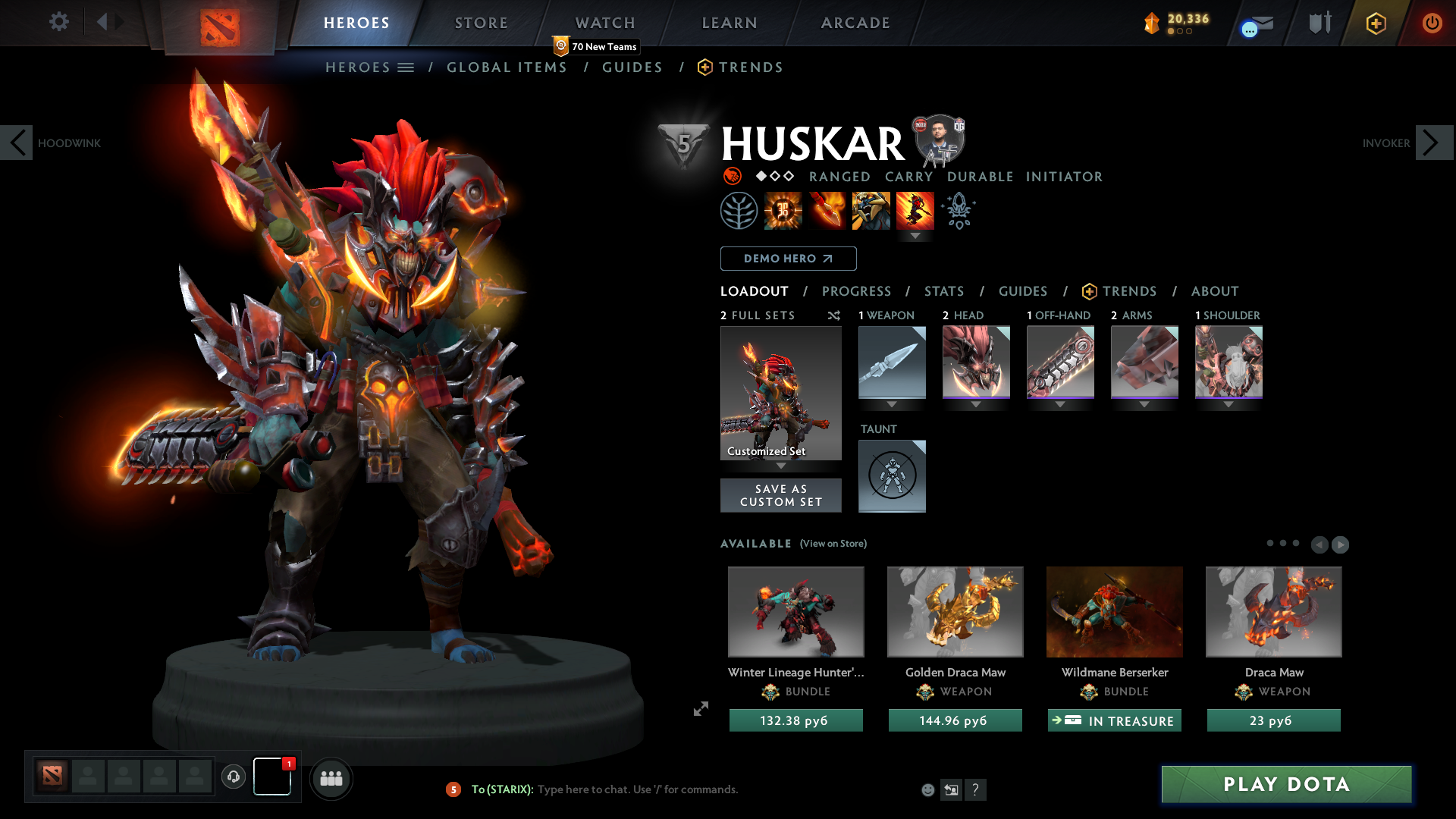
Task: Click the View on Store link
Action: (833, 544)
